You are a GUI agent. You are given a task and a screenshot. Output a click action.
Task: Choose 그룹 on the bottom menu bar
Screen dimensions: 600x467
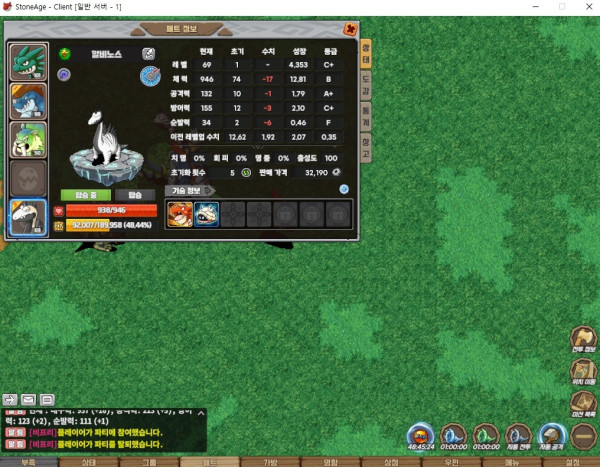(150, 462)
